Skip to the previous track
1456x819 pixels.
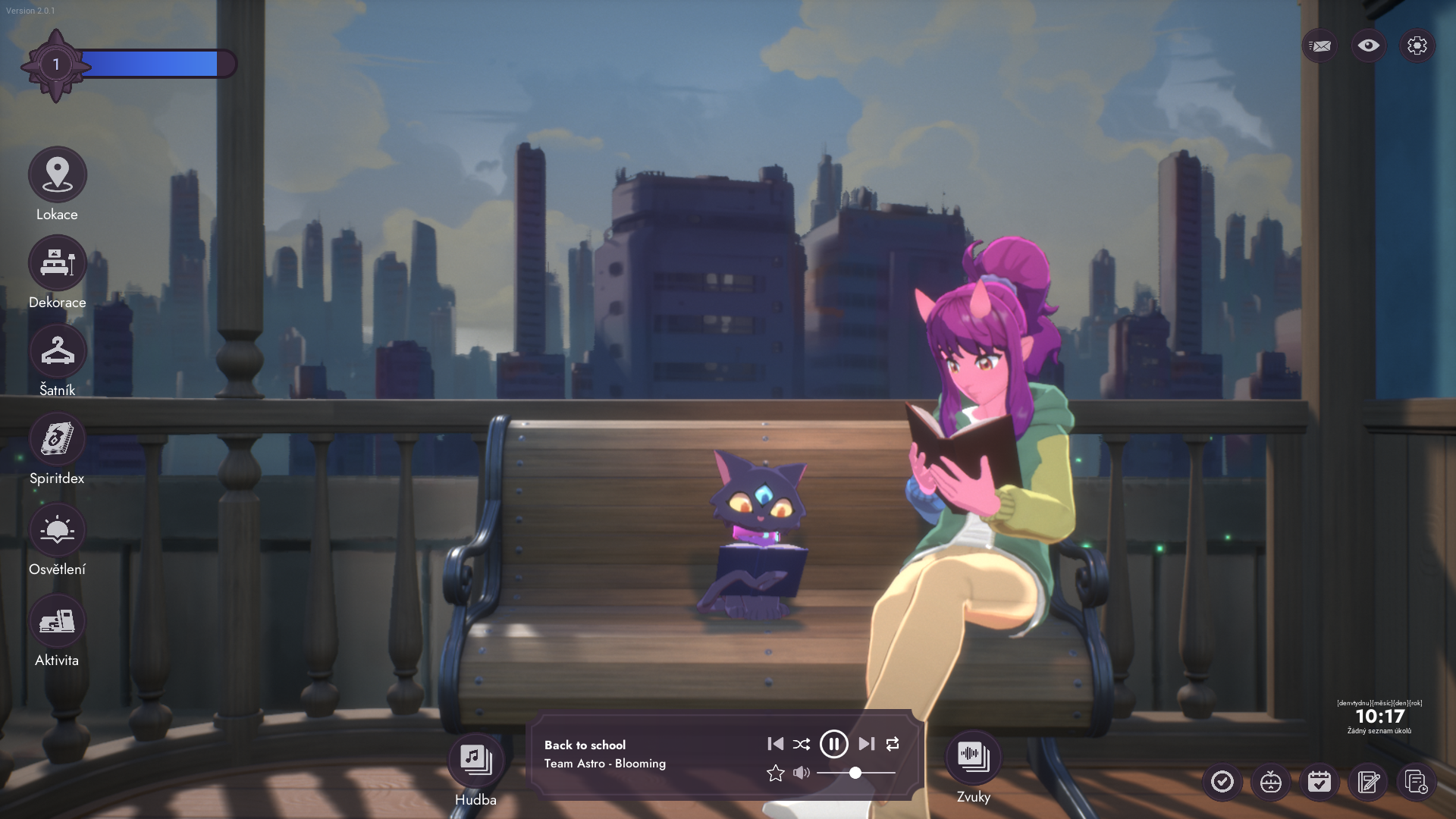[775, 744]
